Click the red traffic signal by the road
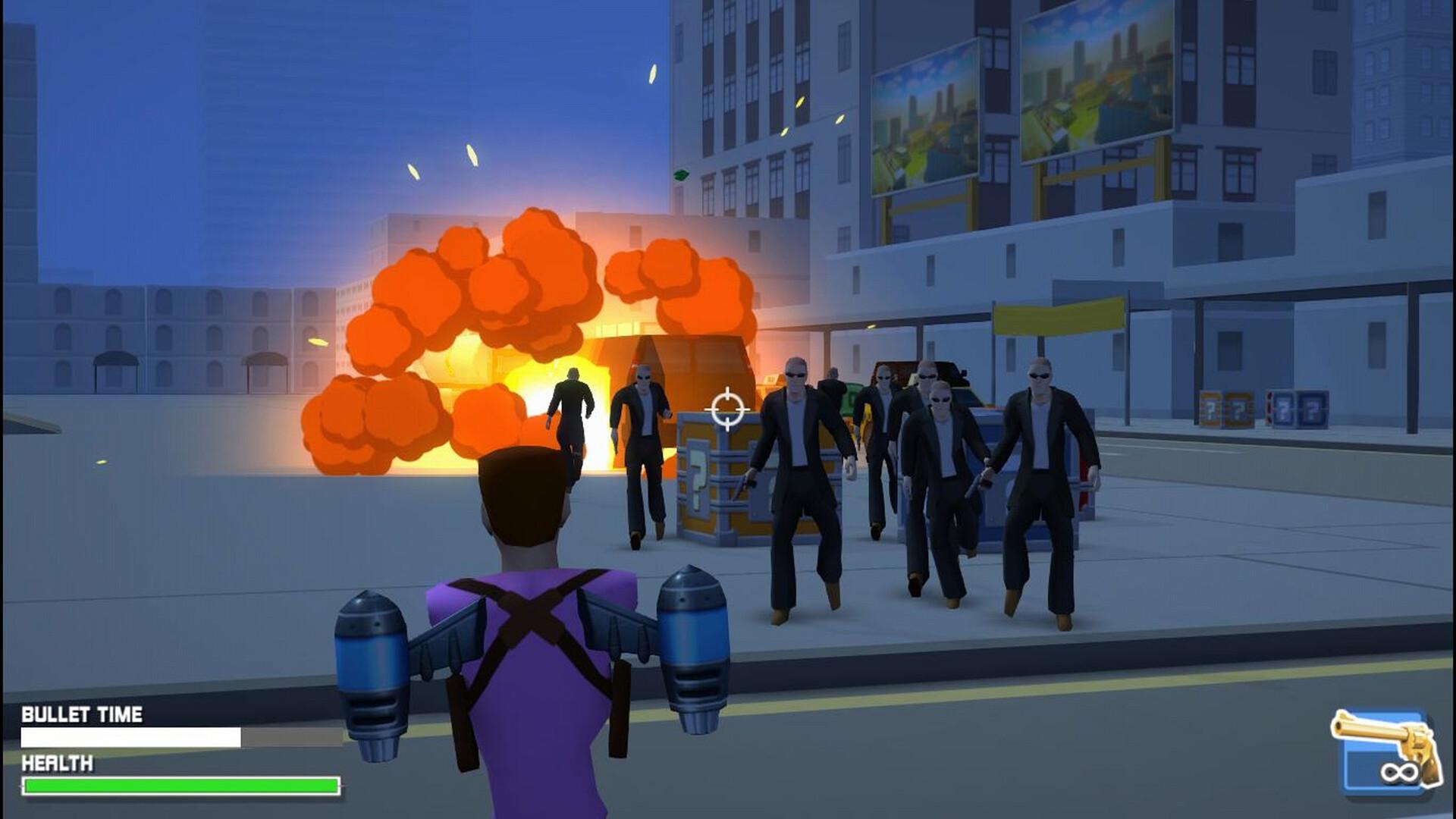The width and height of the screenshot is (1456, 819). click(1268, 407)
